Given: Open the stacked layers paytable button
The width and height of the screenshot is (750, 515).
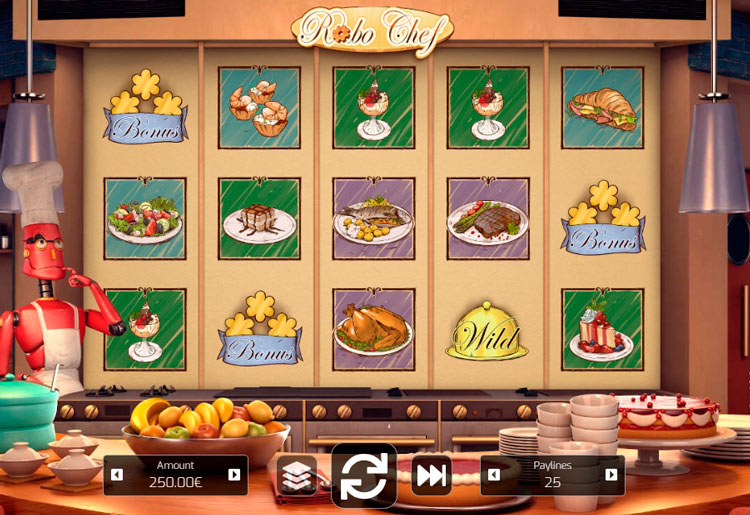Looking at the screenshot, I should click(x=297, y=476).
